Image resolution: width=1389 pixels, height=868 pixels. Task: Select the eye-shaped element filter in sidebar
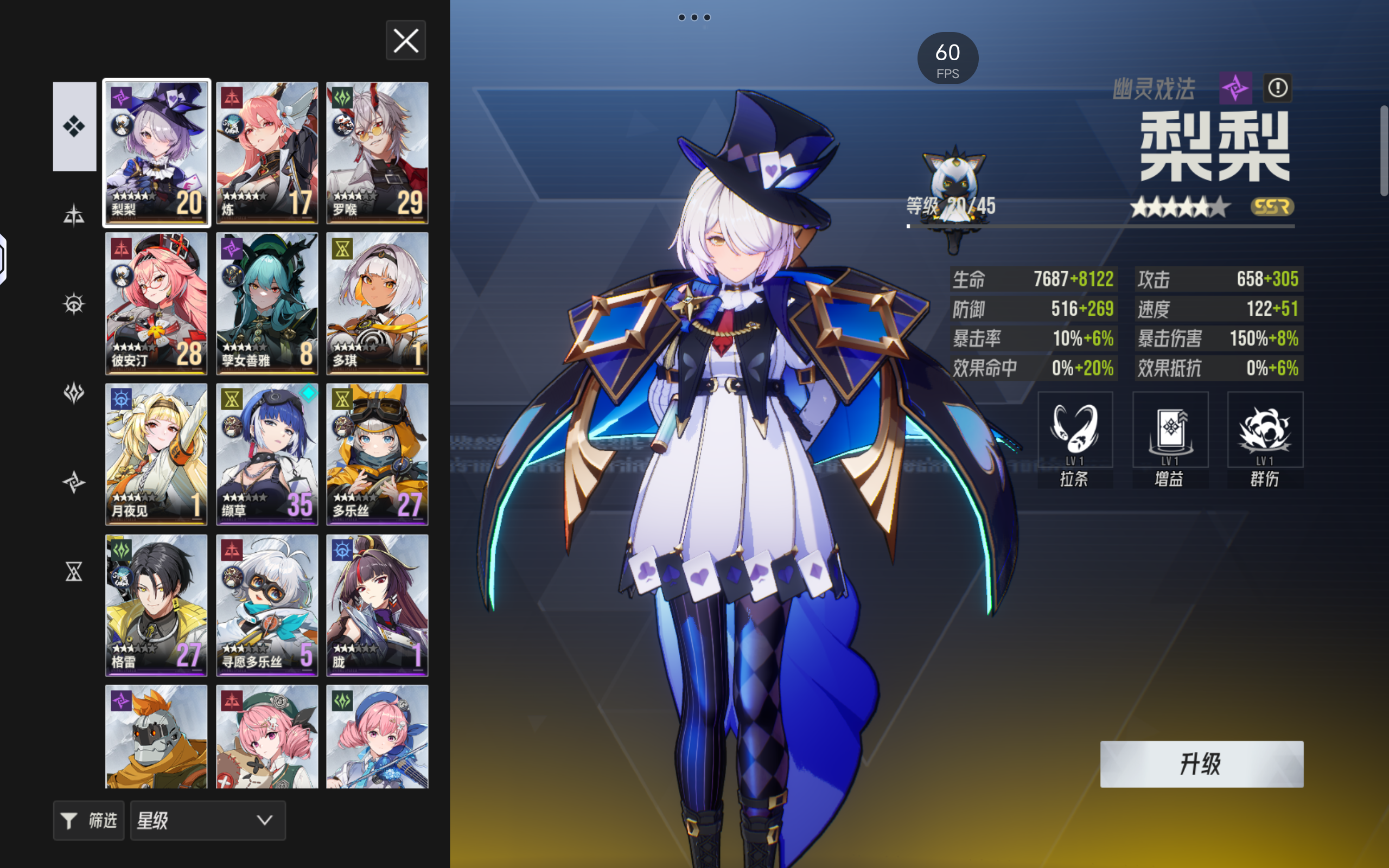click(x=74, y=304)
